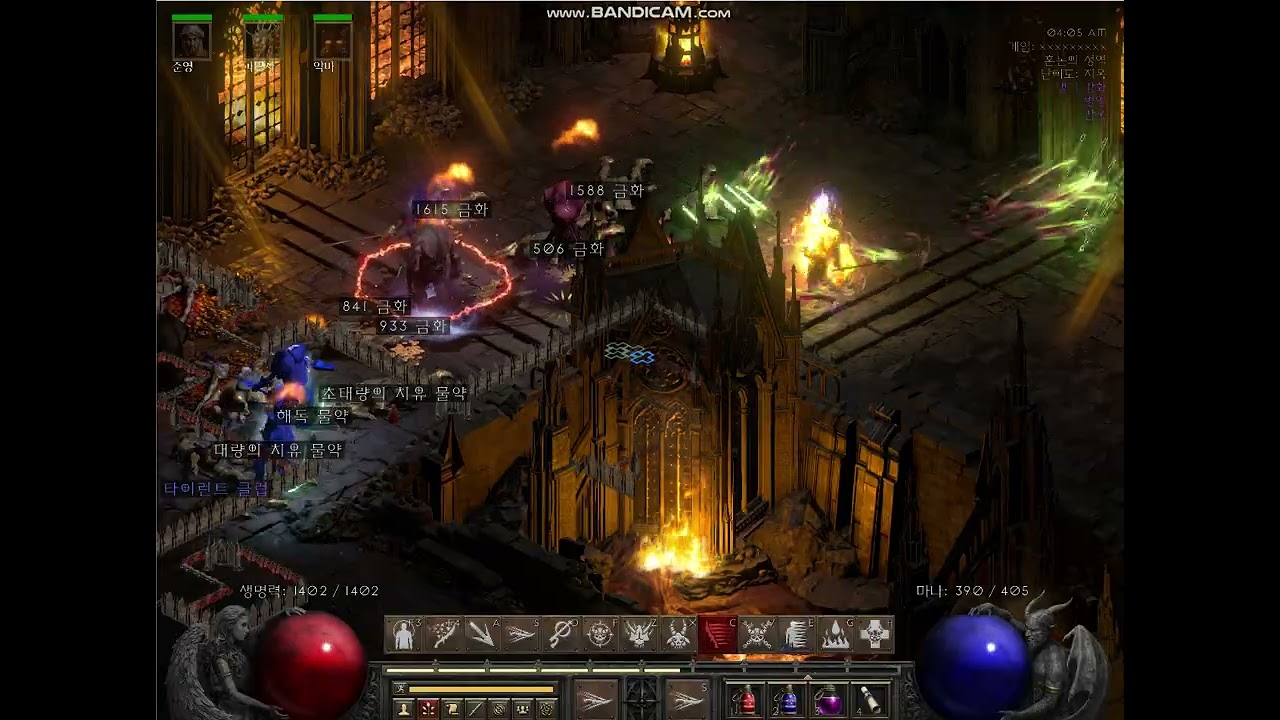Use the scroll in belt slot four

pos(870,699)
